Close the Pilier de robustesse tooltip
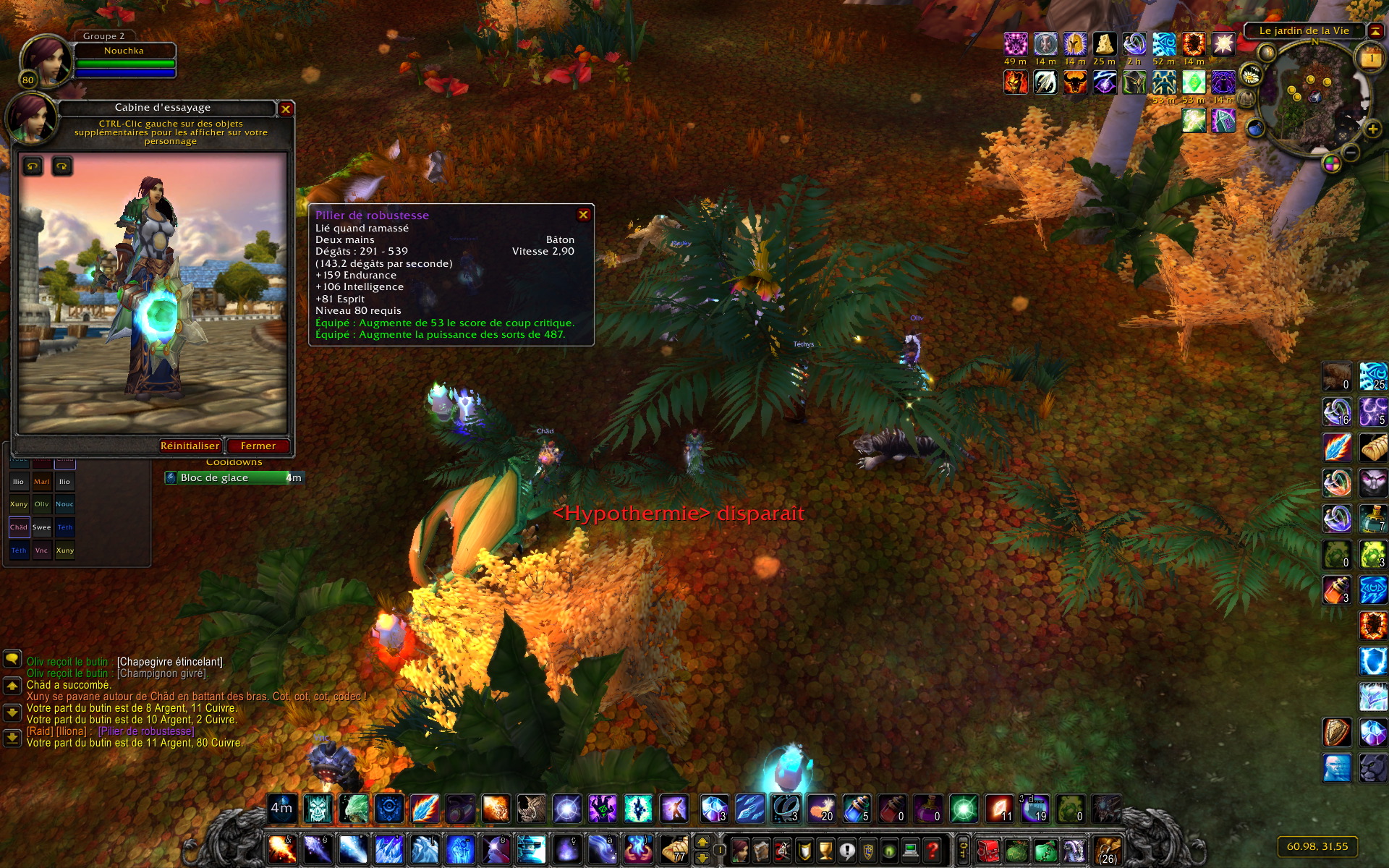1389x868 pixels. click(583, 215)
